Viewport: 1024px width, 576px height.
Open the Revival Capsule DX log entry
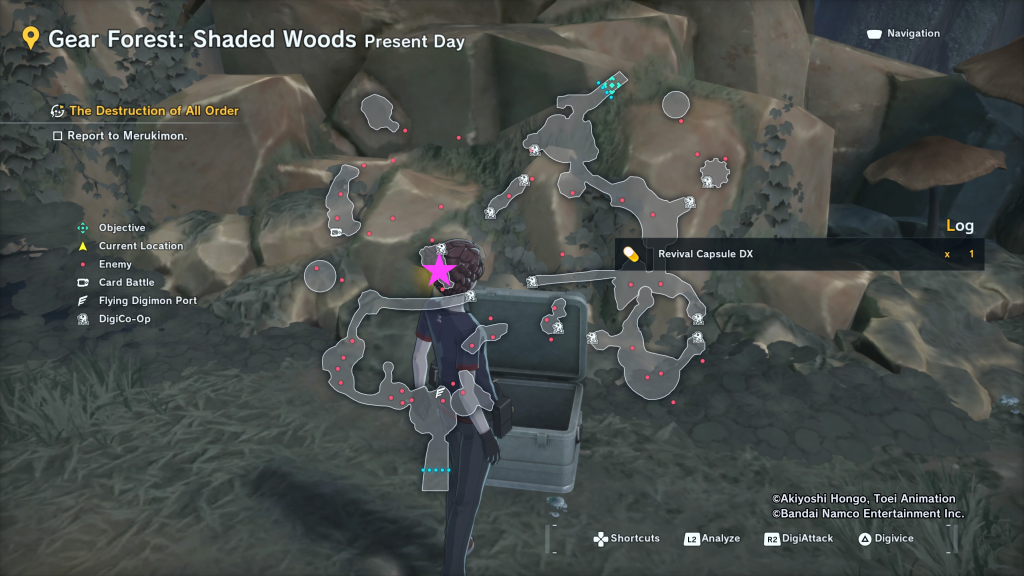pyautogui.click(x=705, y=254)
